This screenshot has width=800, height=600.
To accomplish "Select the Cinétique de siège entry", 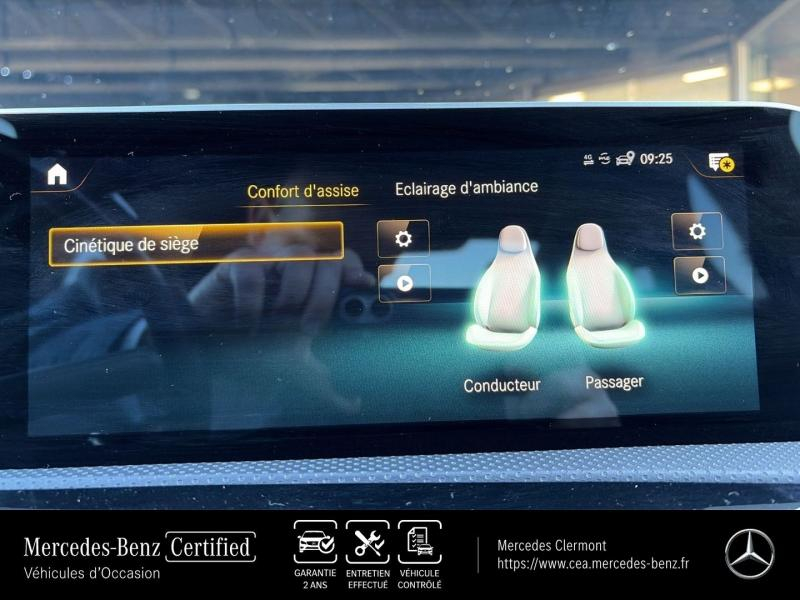I will (196, 244).
